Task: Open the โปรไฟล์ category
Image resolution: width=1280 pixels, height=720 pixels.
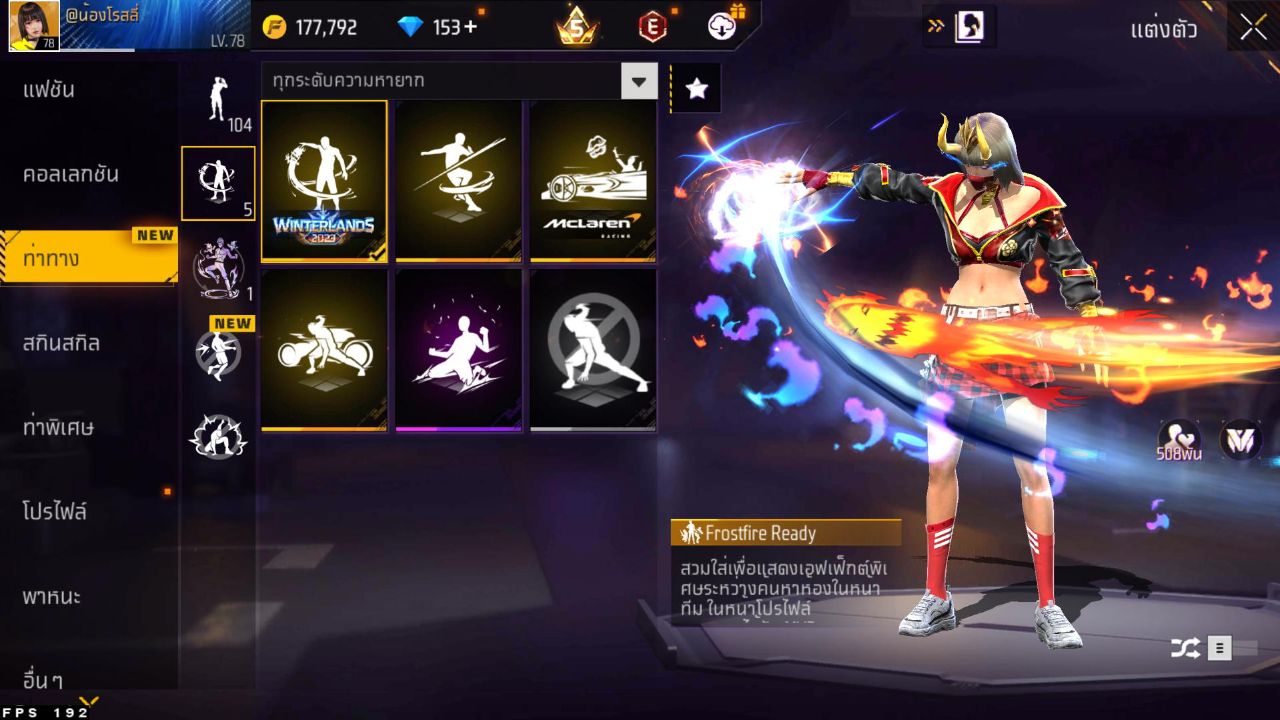Action: [55, 512]
